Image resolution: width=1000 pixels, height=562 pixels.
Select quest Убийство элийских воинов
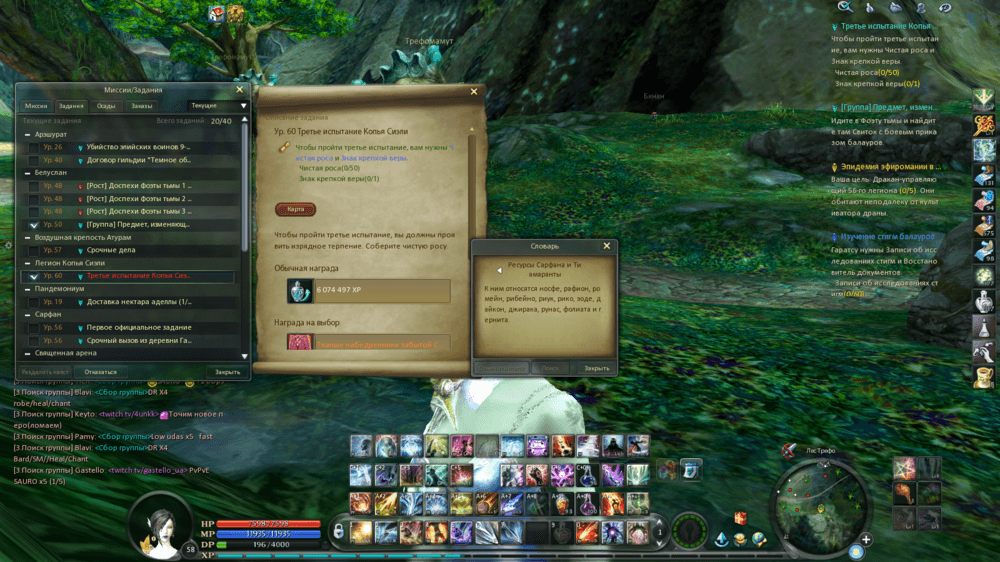[x=138, y=147]
